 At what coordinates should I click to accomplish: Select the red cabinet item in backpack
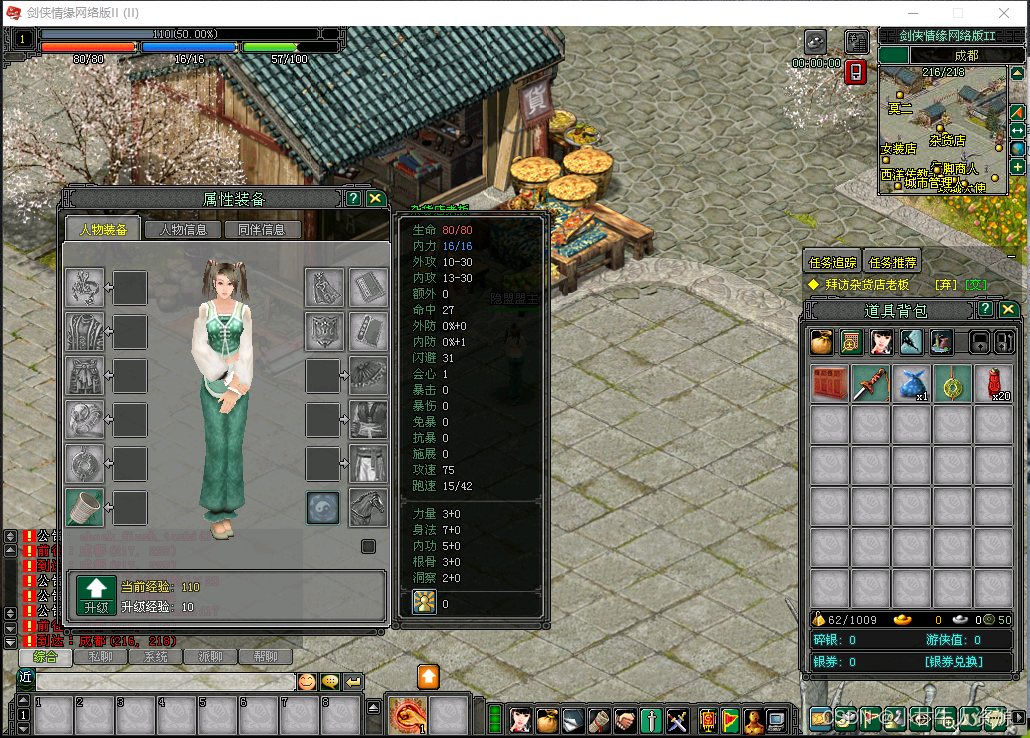click(x=829, y=384)
